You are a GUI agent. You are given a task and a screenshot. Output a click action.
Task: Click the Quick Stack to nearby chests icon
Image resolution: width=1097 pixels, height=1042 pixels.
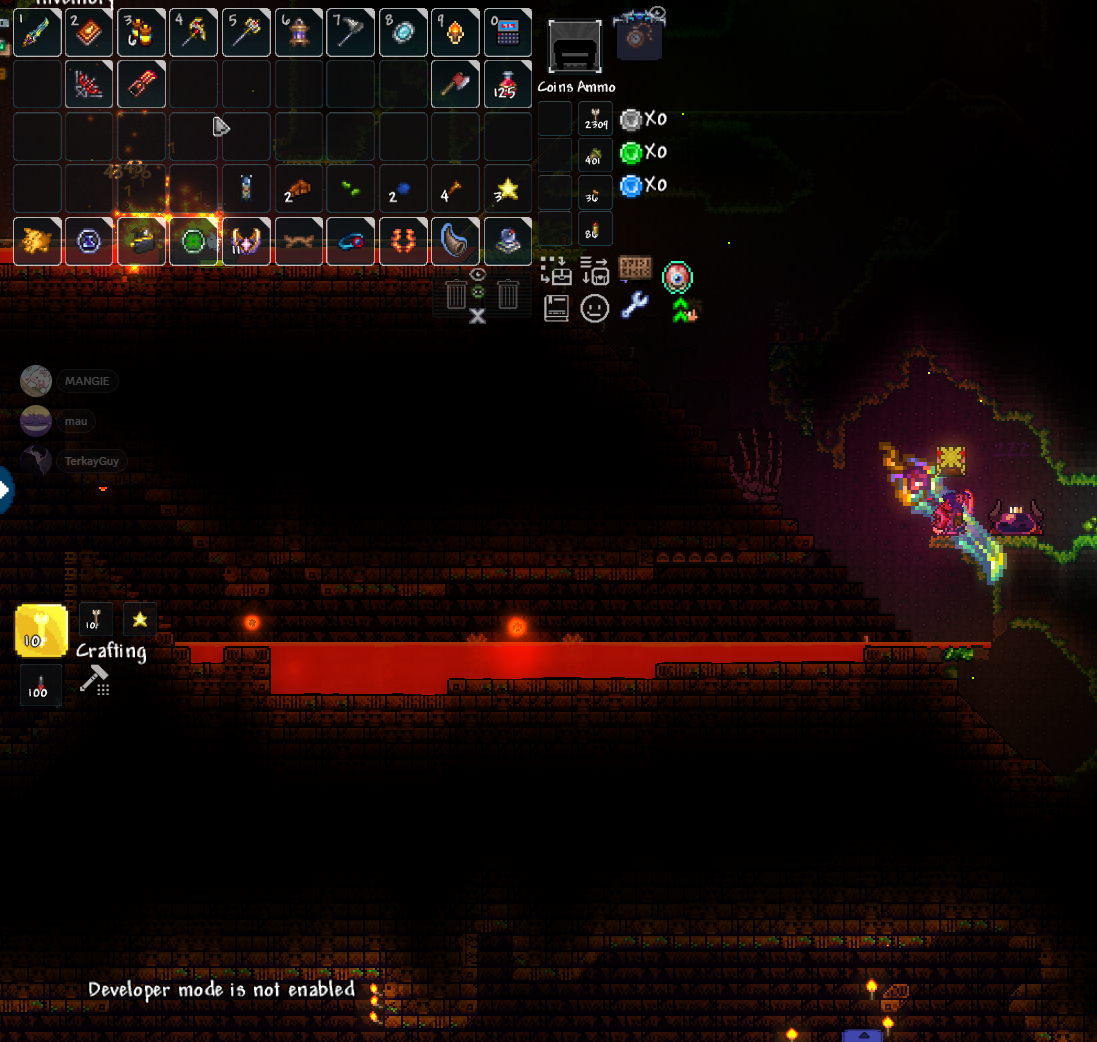click(555, 271)
